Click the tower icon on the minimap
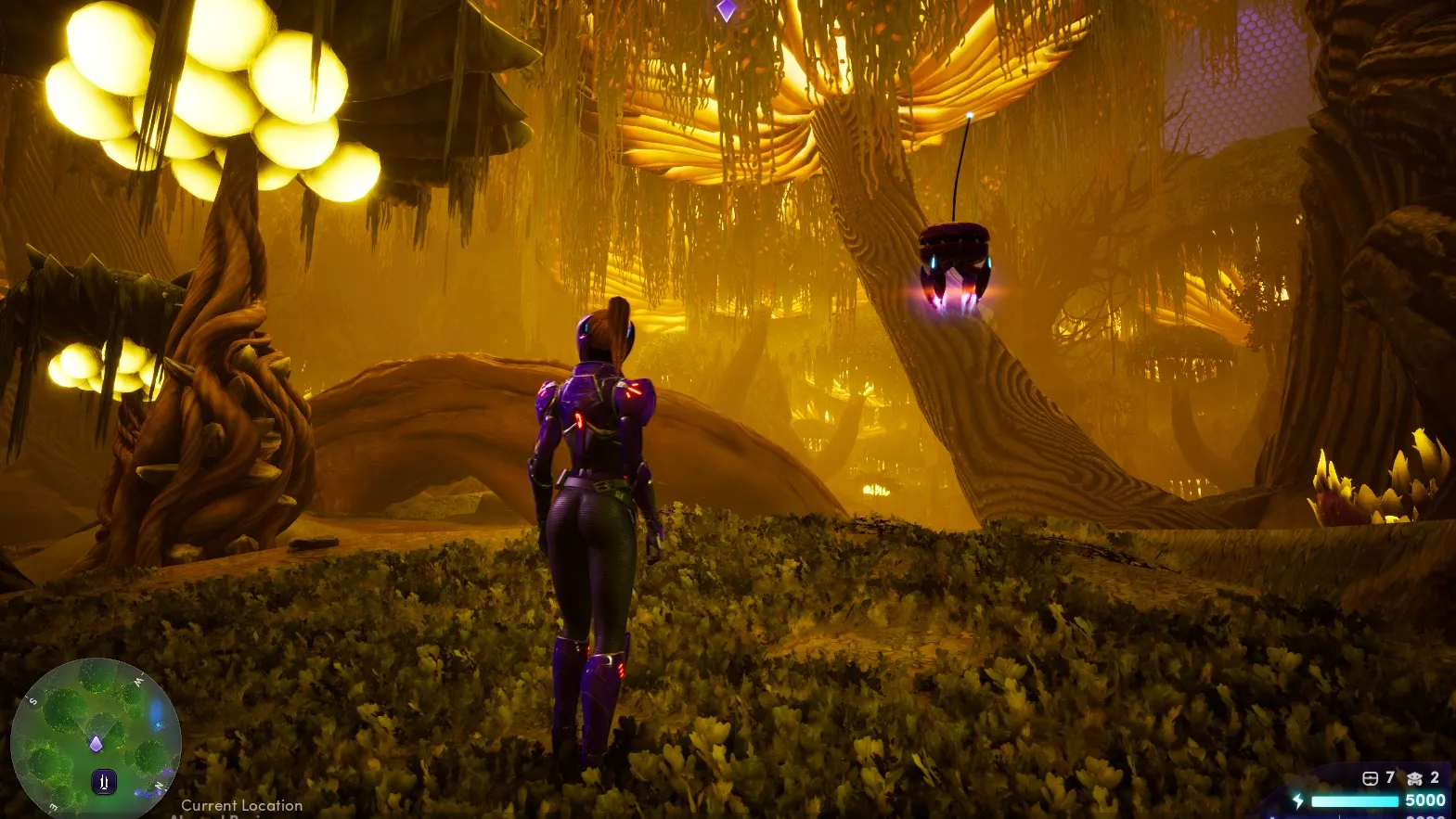Viewport: 1456px width, 819px height. click(x=104, y=781)
